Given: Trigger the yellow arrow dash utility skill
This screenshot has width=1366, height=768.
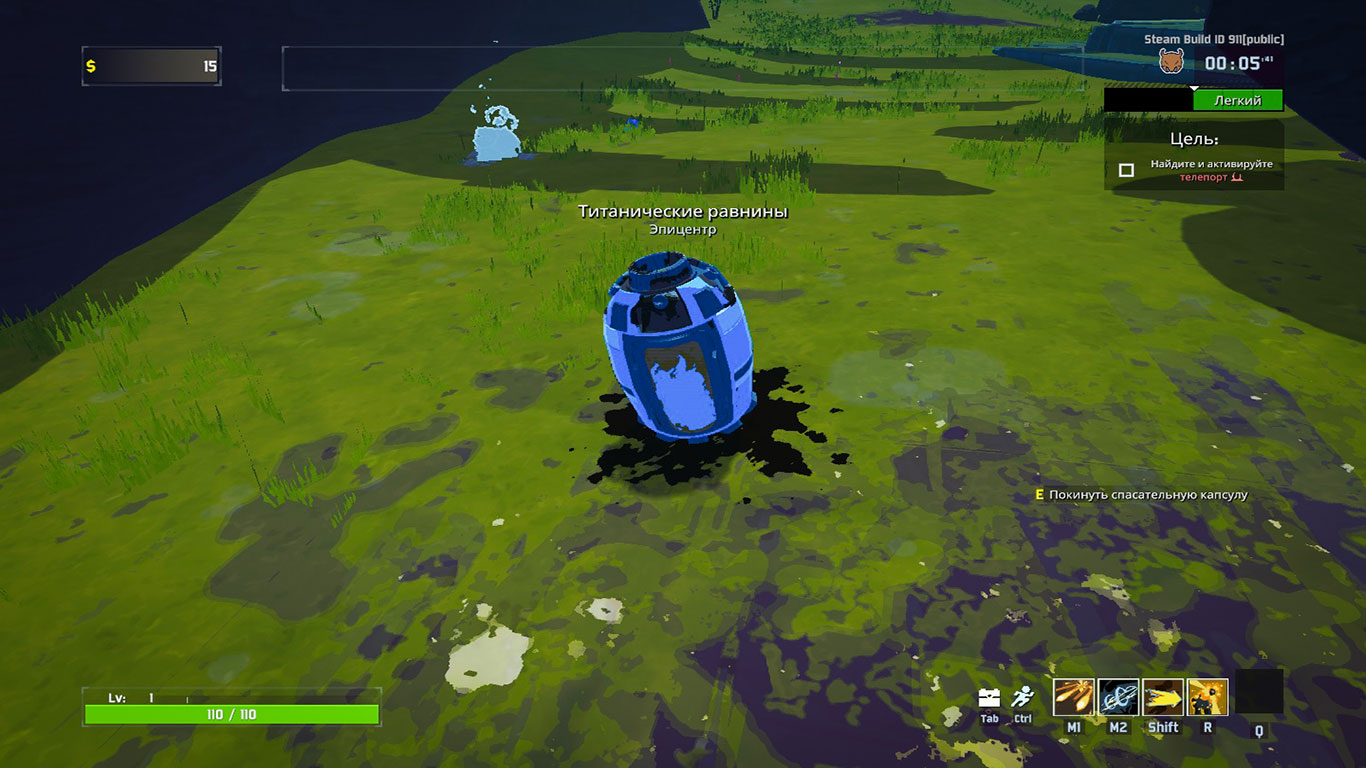Looking at the screenshot, I should pyautogui.click(x=1163, y=697).
